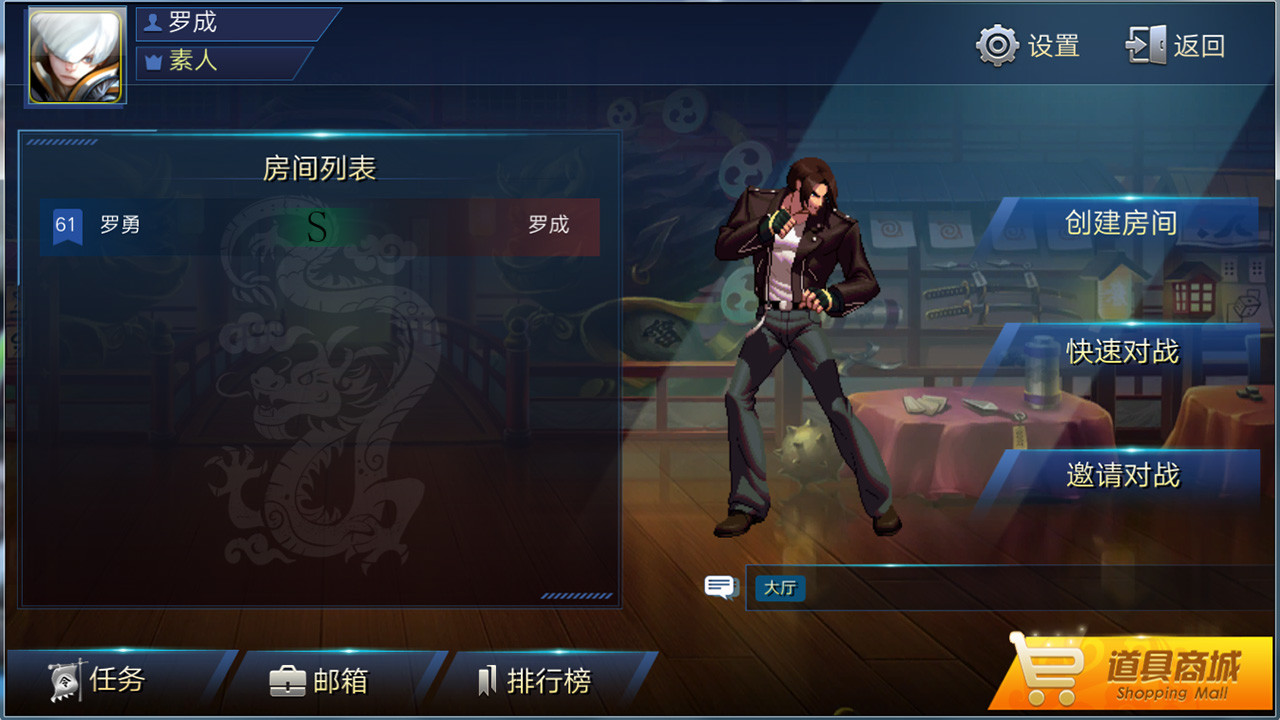1280x720 pixels.
Task: Click the level 61 badge on the room entry
Action: [66, 226]
